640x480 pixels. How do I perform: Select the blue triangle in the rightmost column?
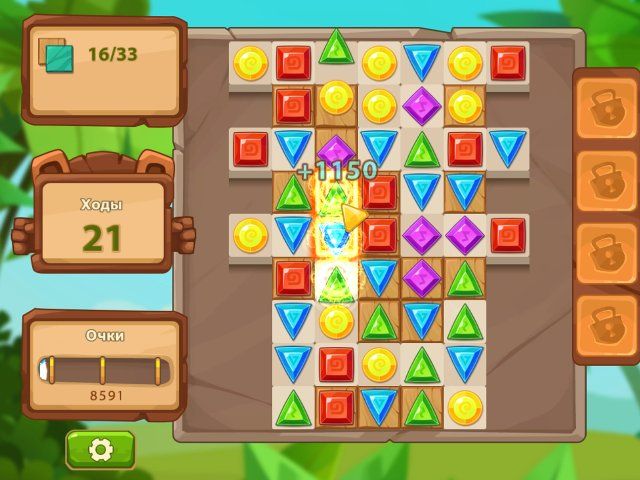click(508, 148)
